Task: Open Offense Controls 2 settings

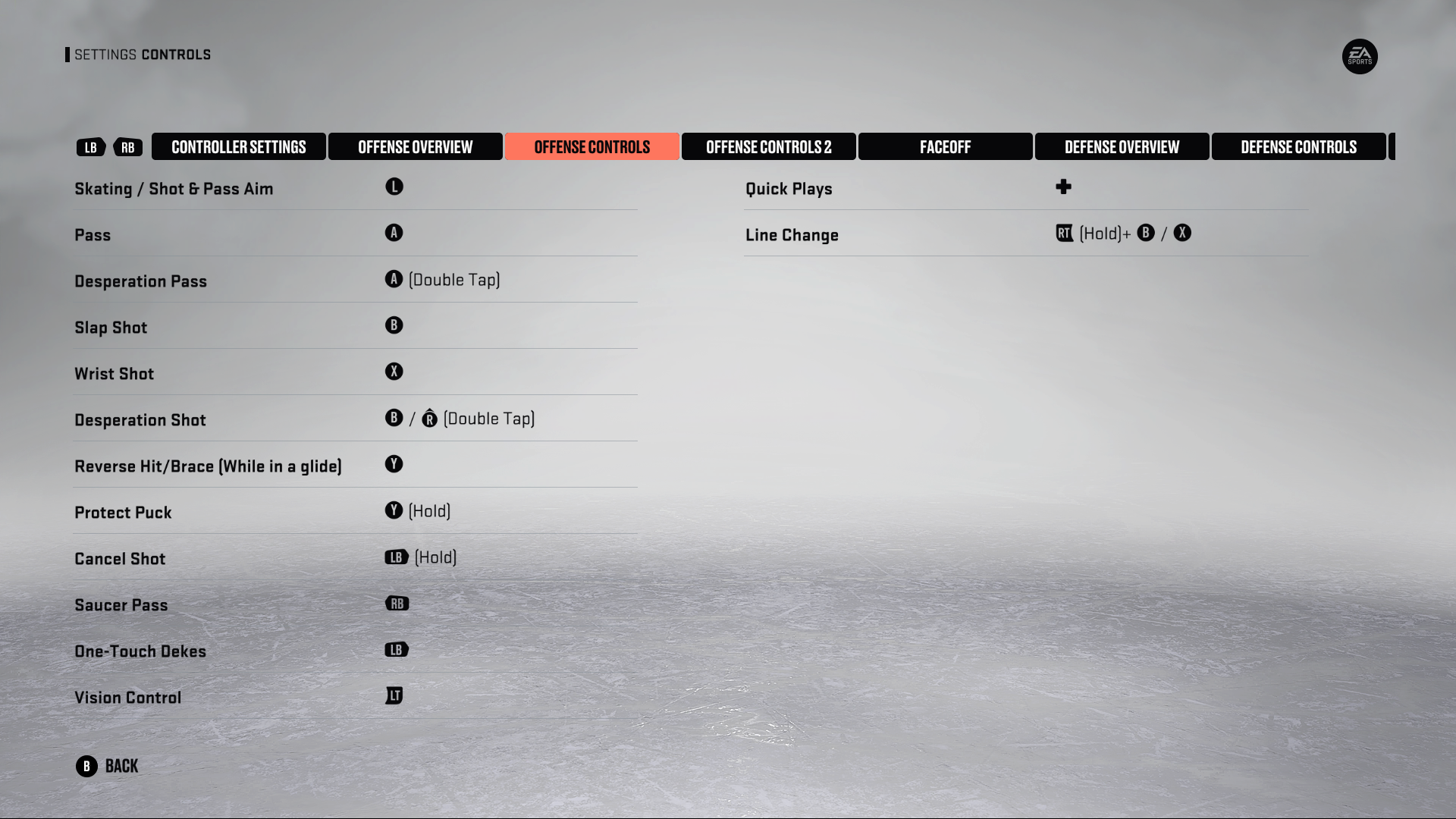Action: (768, 146)
